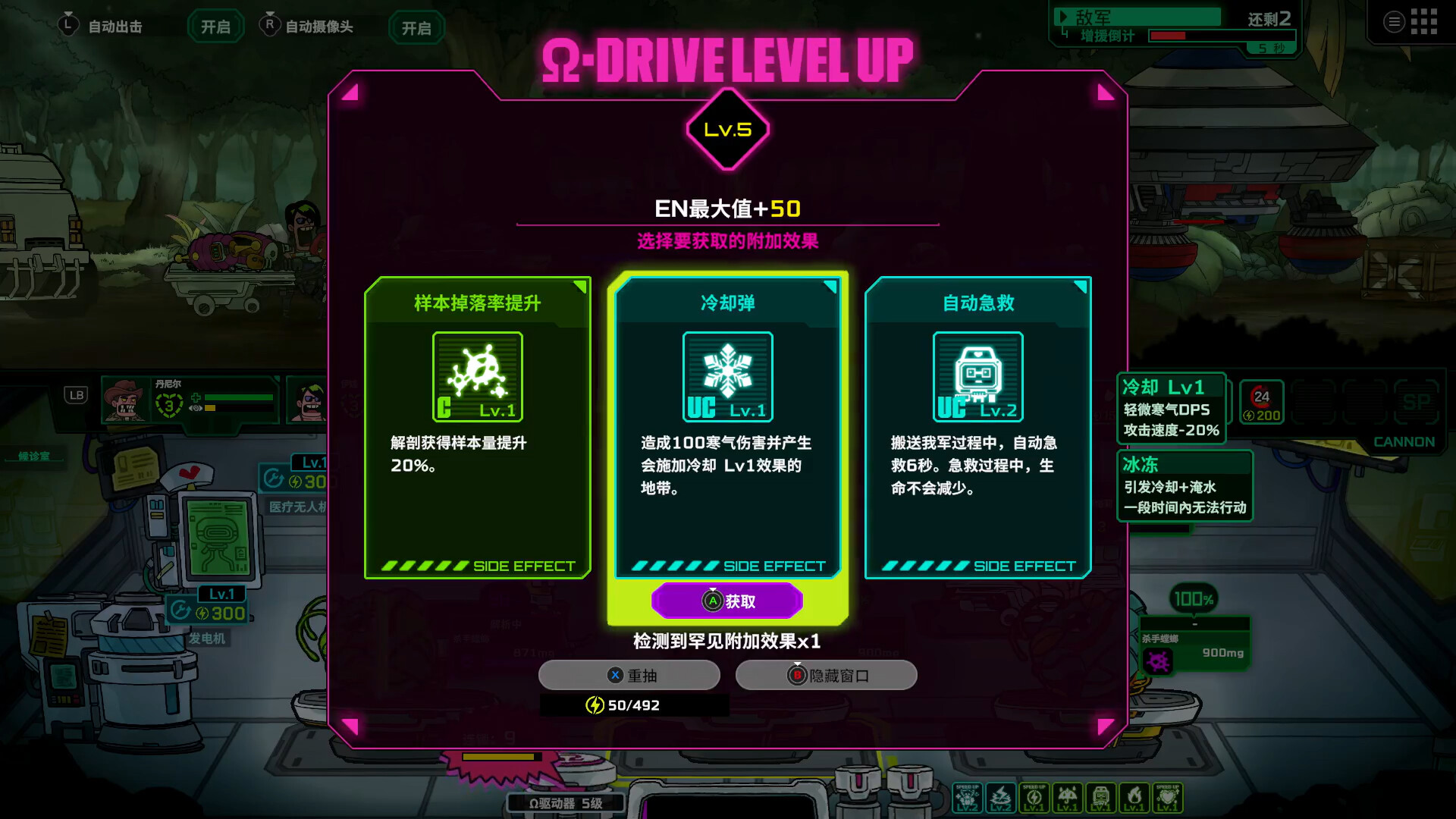1456x819 pixels.
Task: Click the cooling weapon icon showing 24 cooldown
Action: [x=1261, y=402]
